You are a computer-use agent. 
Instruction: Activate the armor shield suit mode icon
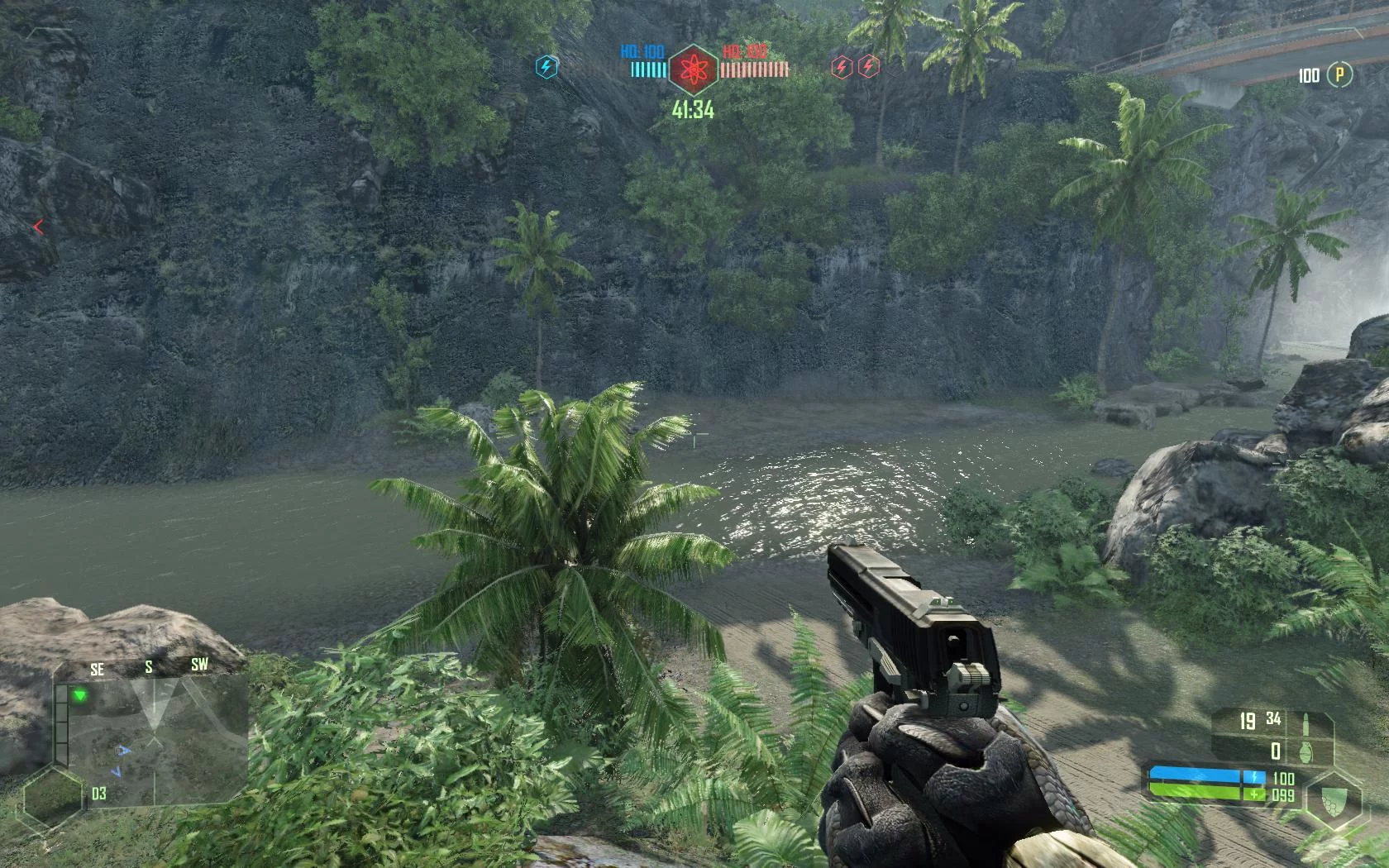(x=1333, y=799)
